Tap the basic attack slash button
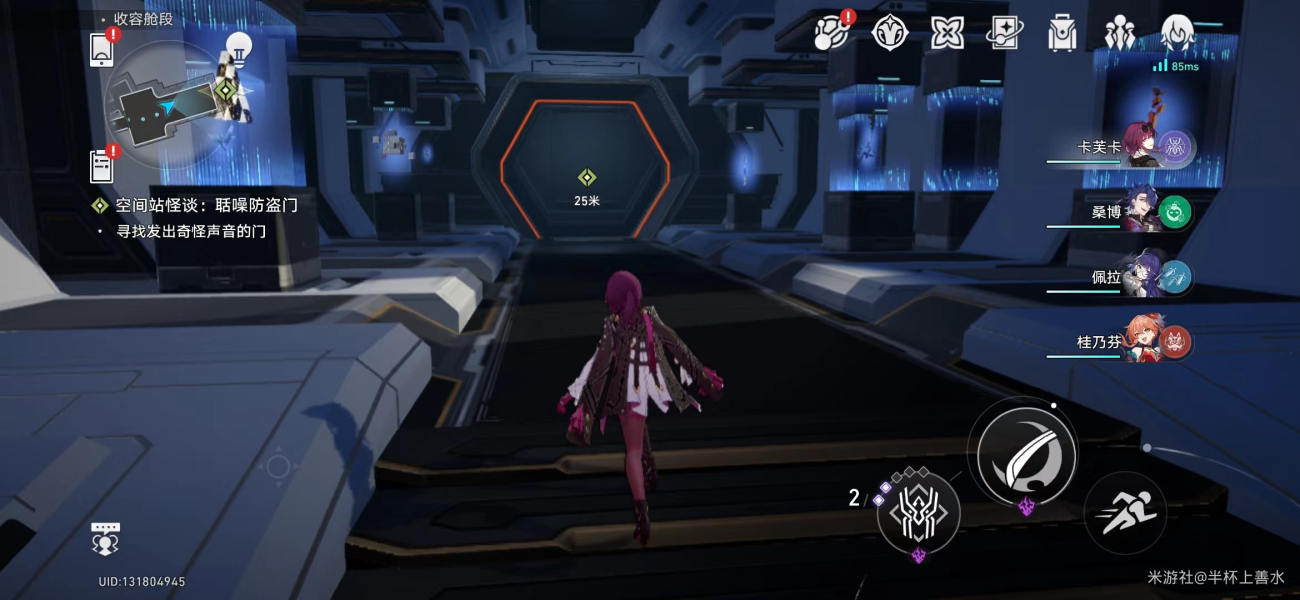1300x600 pixels. click(1026, 450)
